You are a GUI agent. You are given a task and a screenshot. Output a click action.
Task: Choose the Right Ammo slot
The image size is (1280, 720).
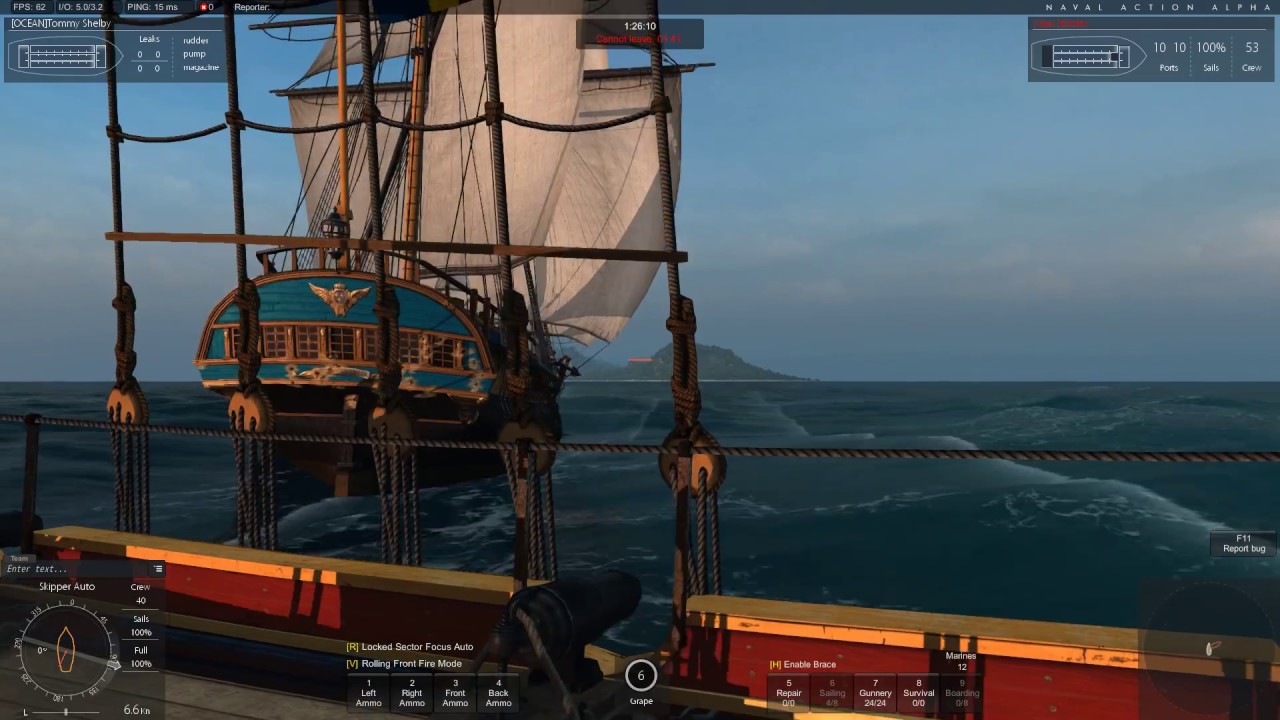tap(412, 693)
